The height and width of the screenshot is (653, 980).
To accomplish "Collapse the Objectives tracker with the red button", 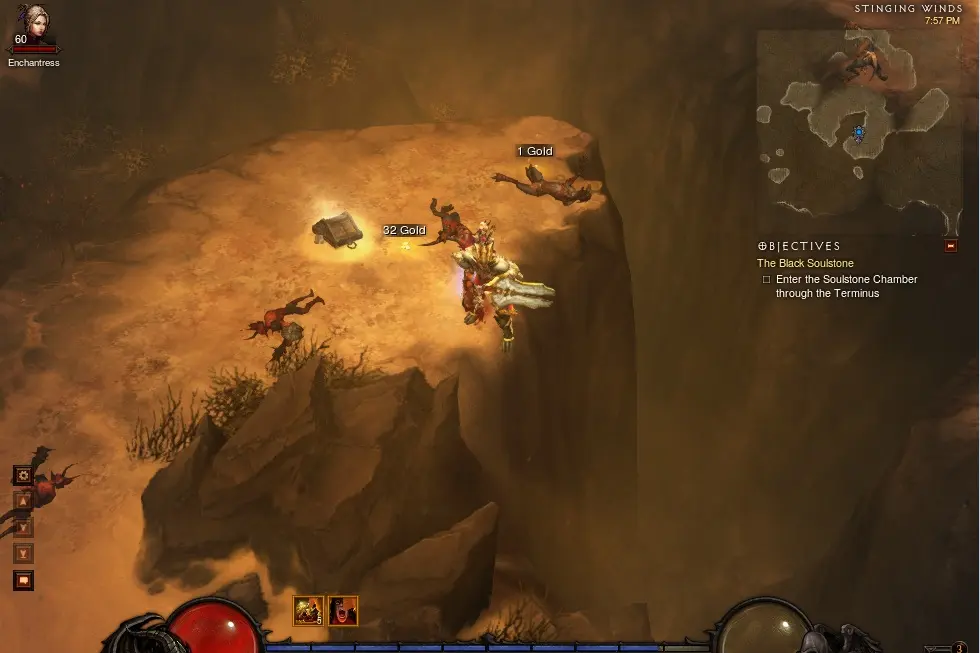I will click(x=950, y=246).
